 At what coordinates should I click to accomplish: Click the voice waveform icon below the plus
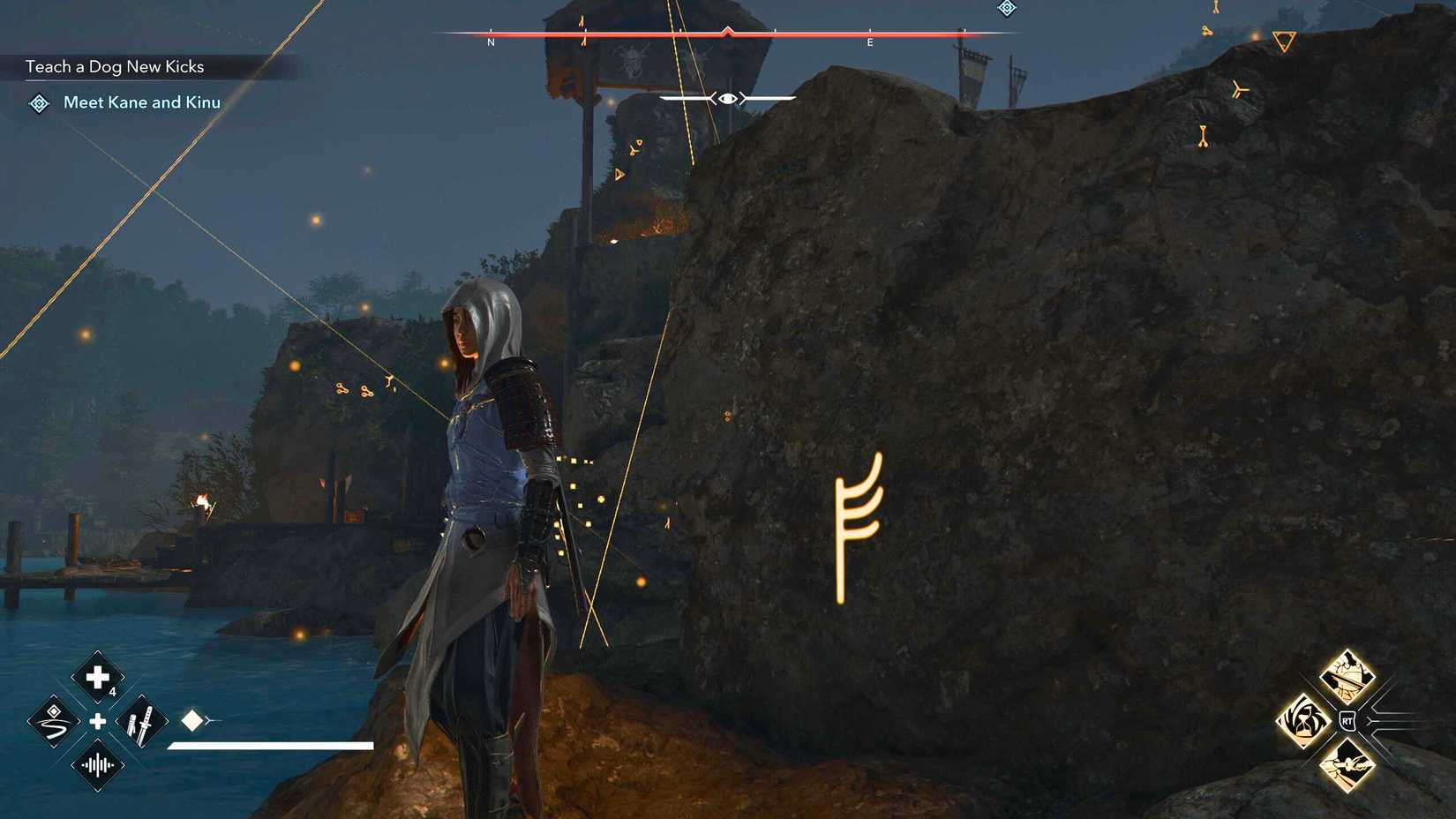point(97,766)
